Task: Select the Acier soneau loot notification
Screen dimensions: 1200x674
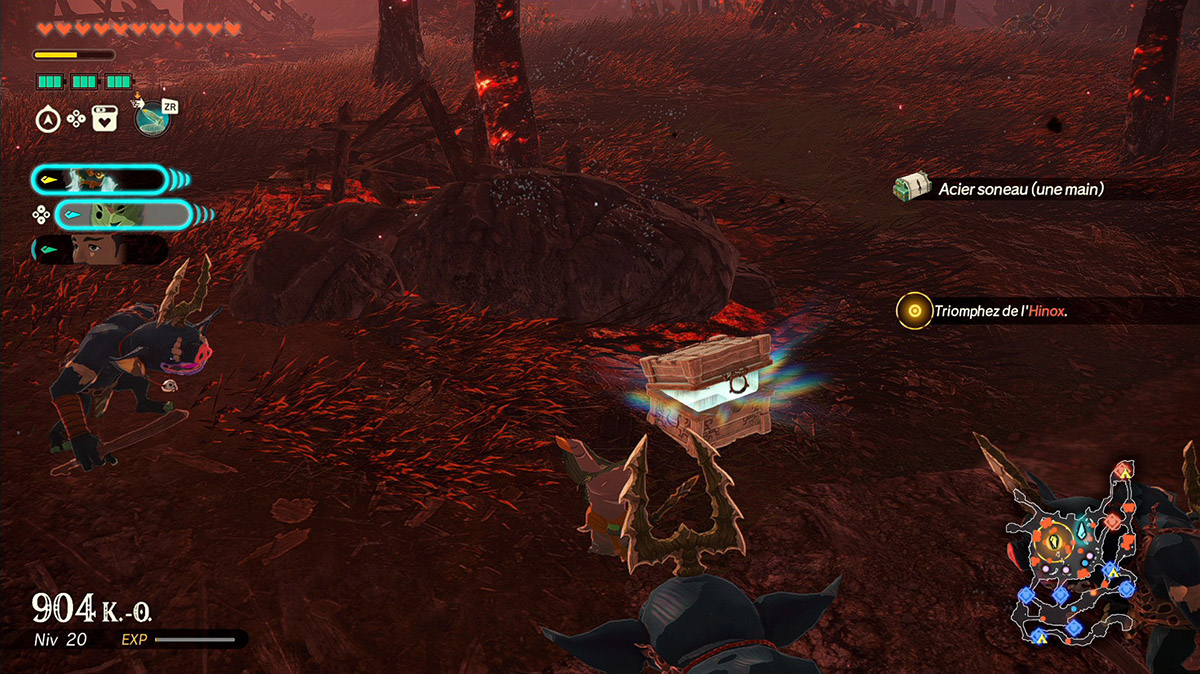Action: (1020, 188)
